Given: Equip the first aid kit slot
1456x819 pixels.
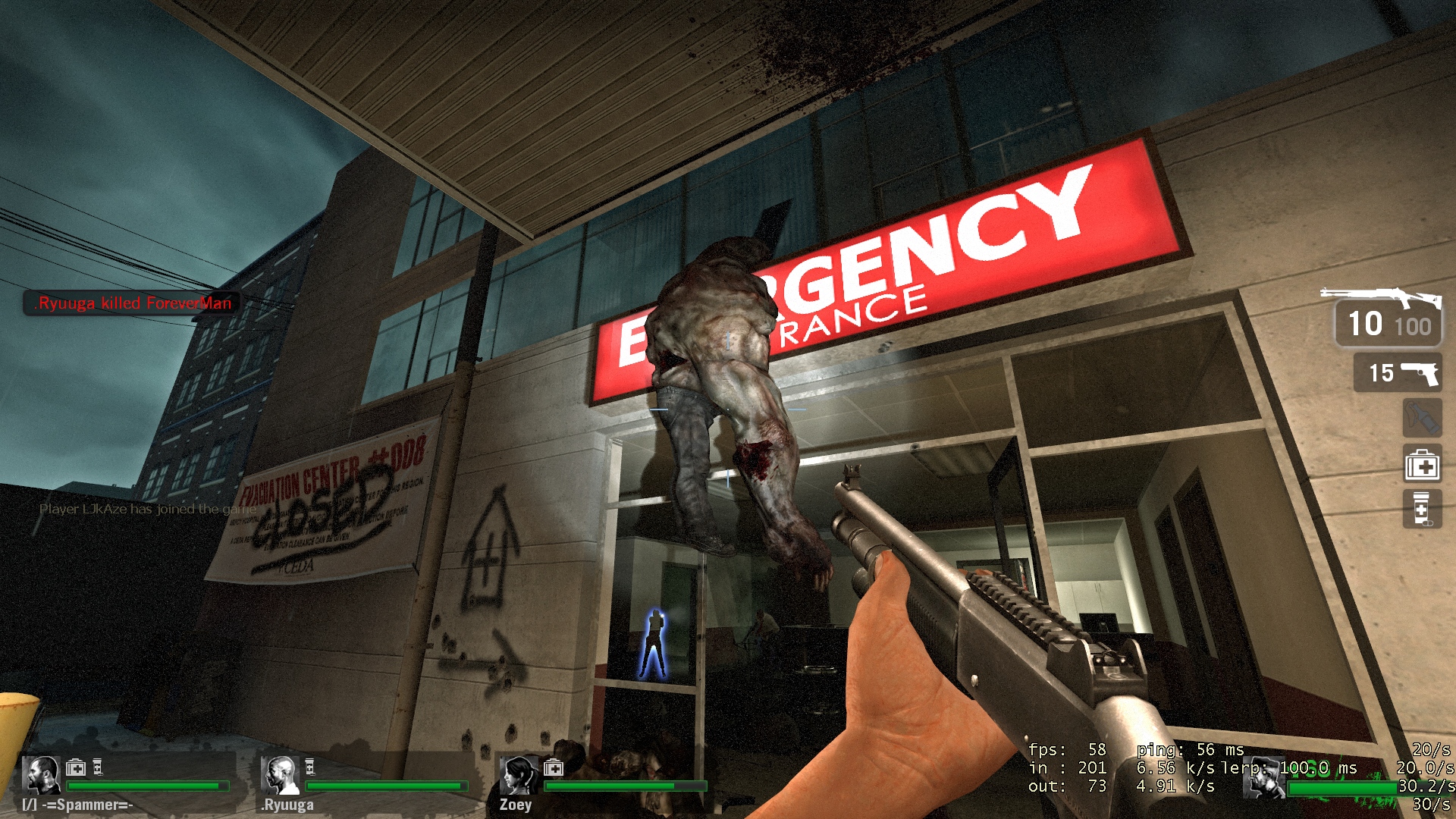Looking at the screenshot, I should tap(1421, 464).
